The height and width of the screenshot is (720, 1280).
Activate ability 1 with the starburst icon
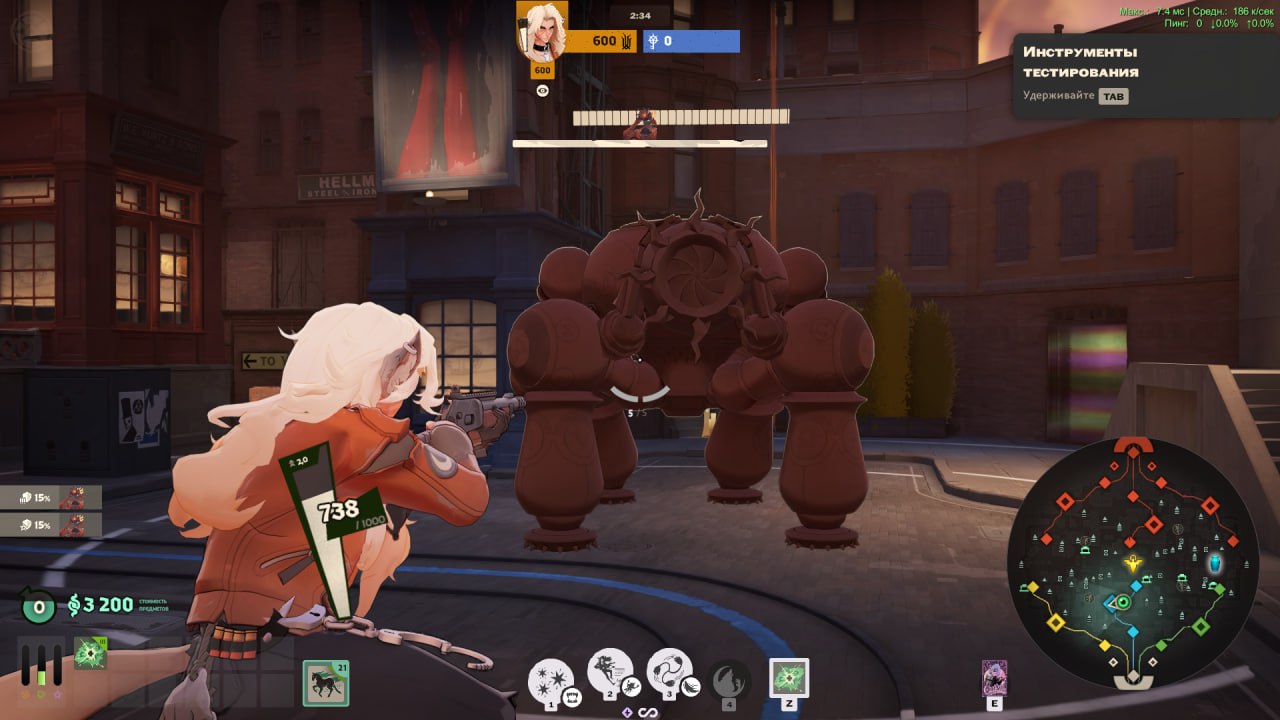pyautogui.click(x=550, y=682)
